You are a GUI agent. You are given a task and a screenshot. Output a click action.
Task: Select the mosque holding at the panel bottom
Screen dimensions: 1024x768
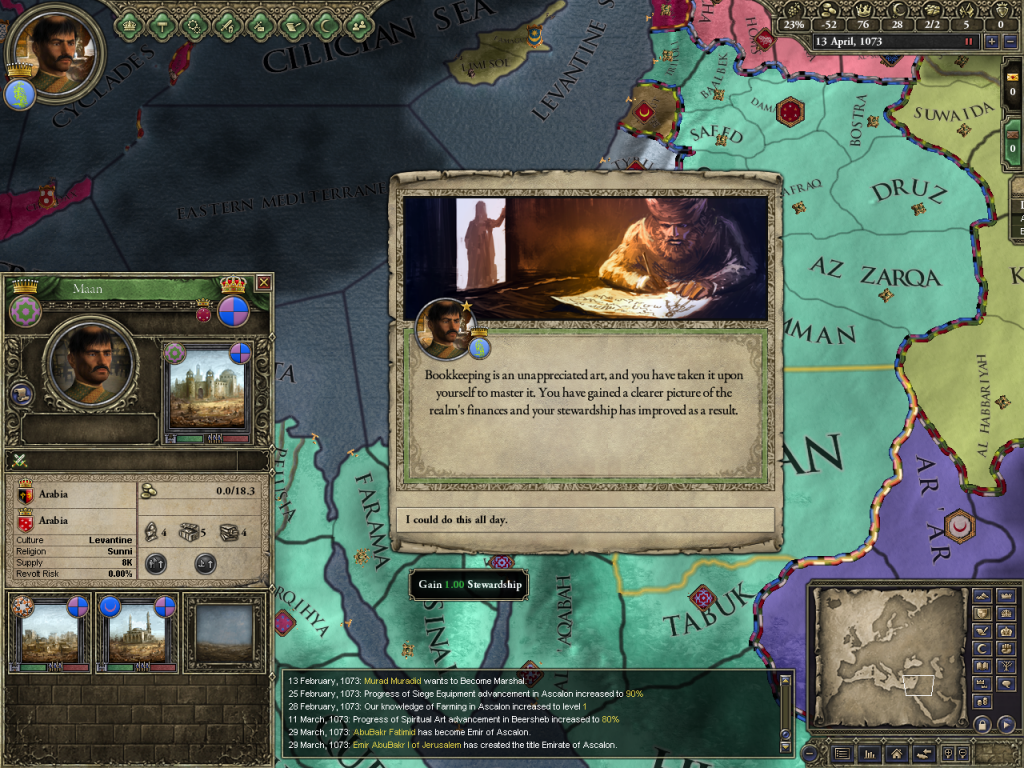pyautogui.click(x=136, y=632)
